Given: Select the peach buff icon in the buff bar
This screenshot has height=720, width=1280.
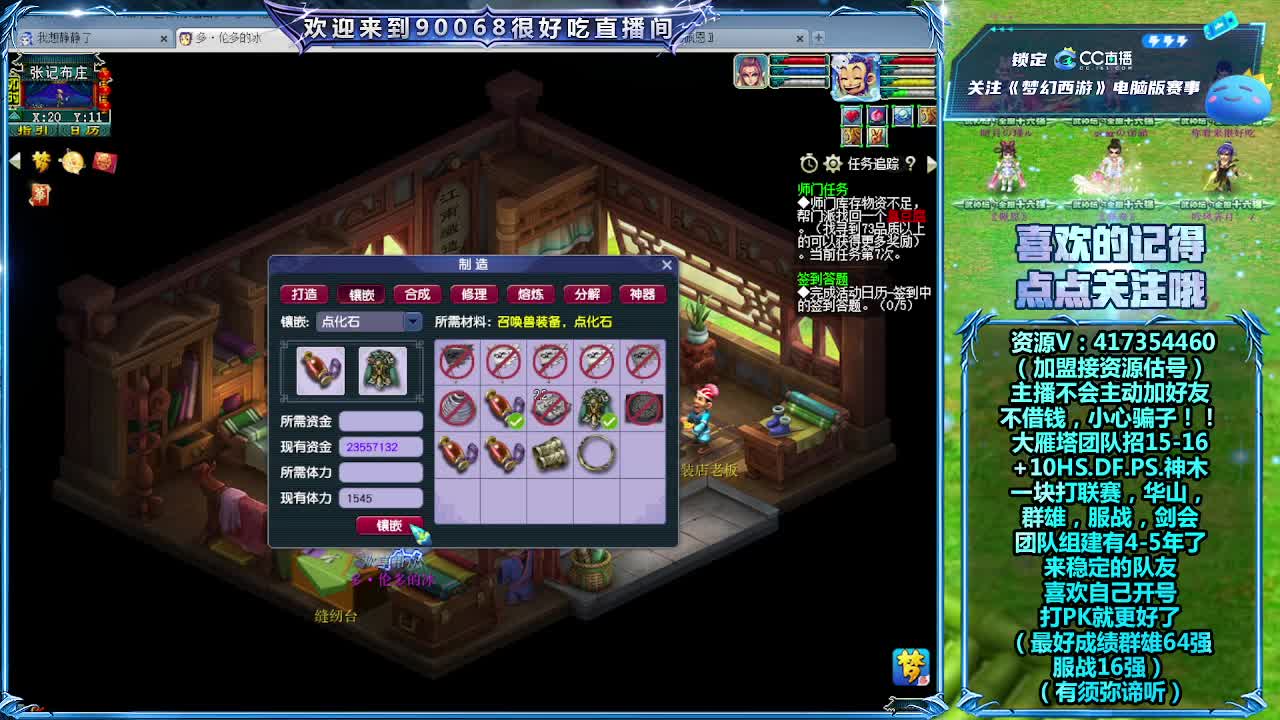Looking at the screenshot, I should [876, 115].
